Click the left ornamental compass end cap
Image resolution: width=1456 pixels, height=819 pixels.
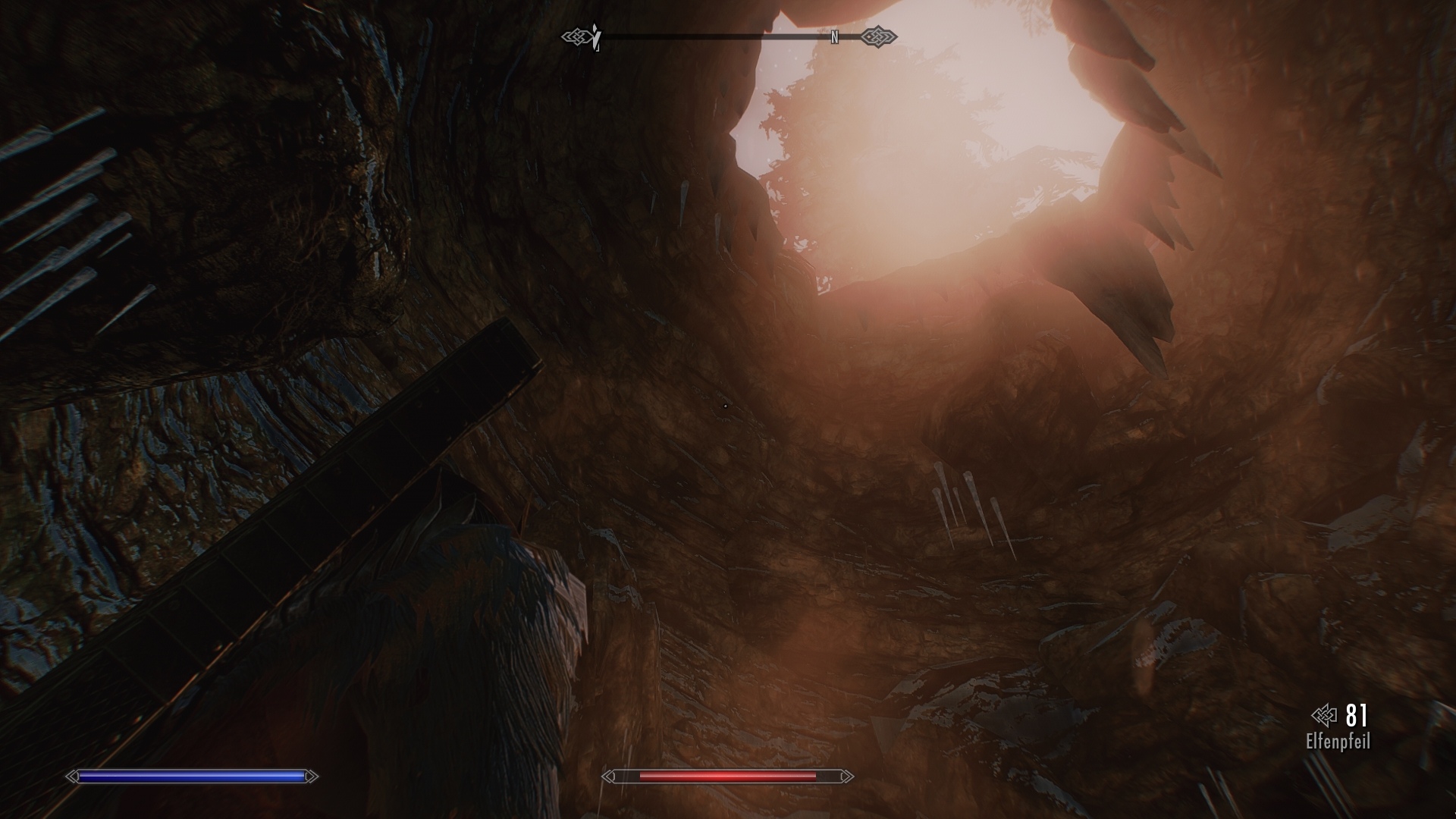tap(578, 35)
